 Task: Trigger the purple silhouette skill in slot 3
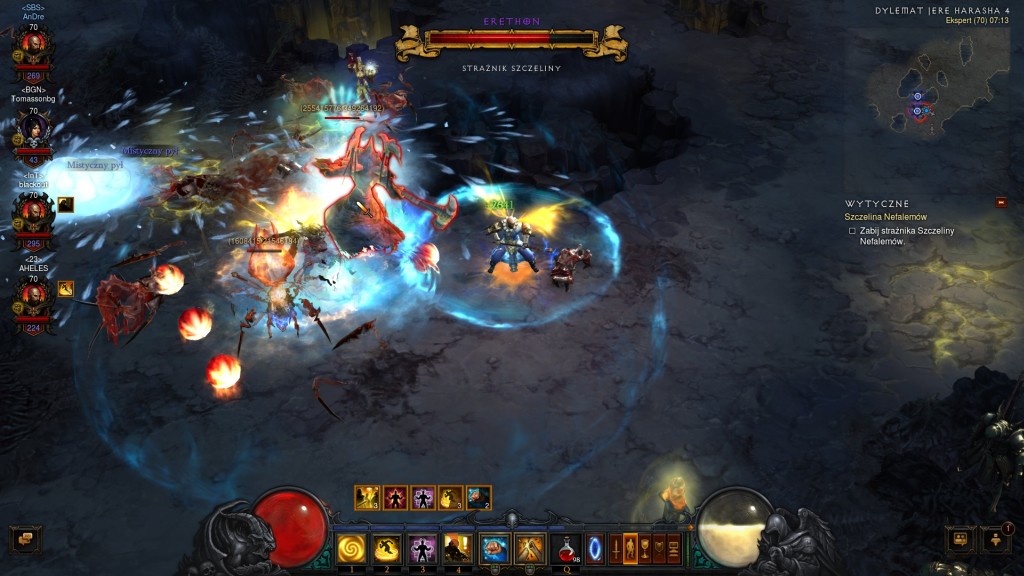click(x=422, y=548)
